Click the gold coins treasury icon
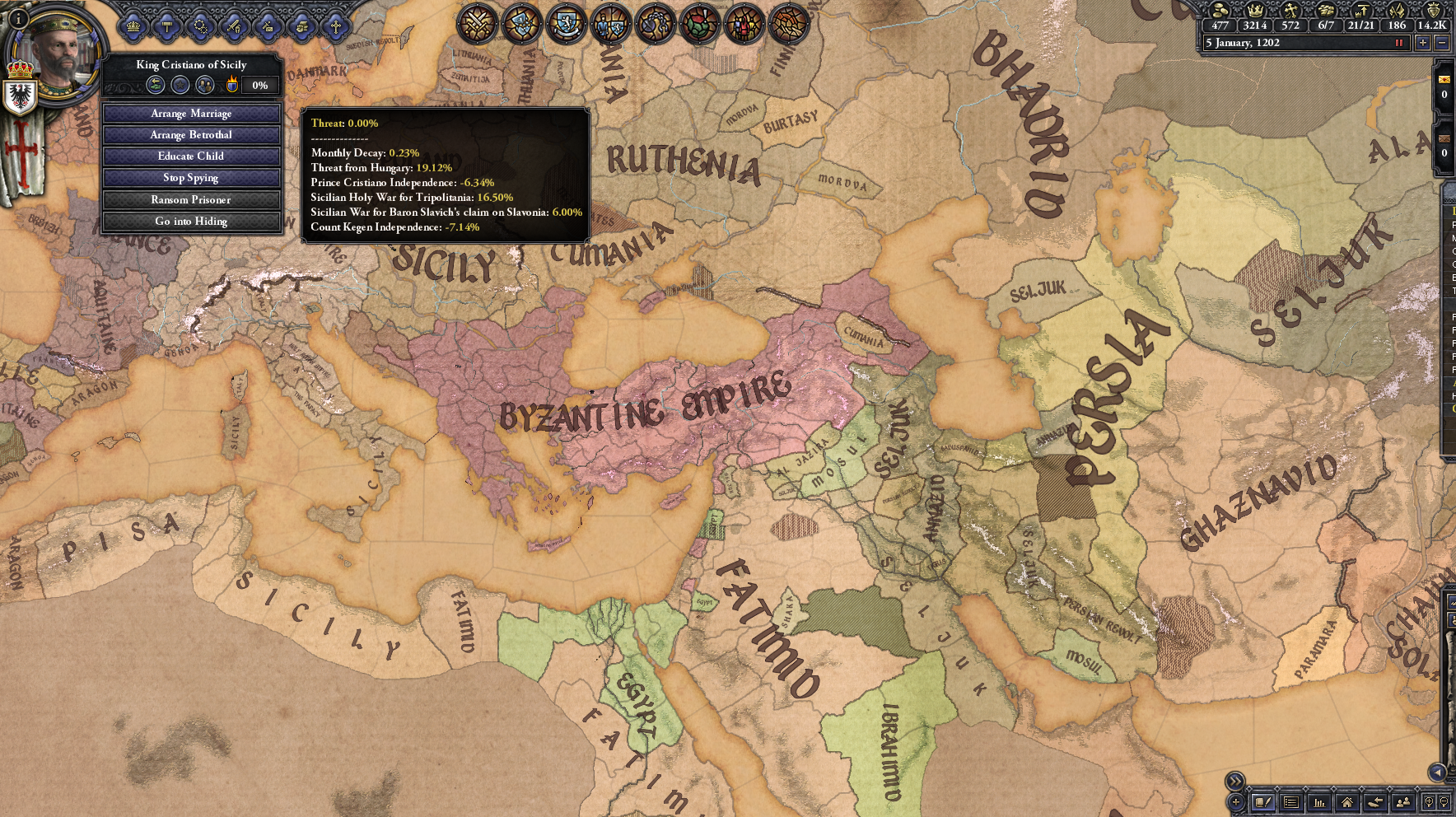The image size is (1456, 817). point(1220,12)
